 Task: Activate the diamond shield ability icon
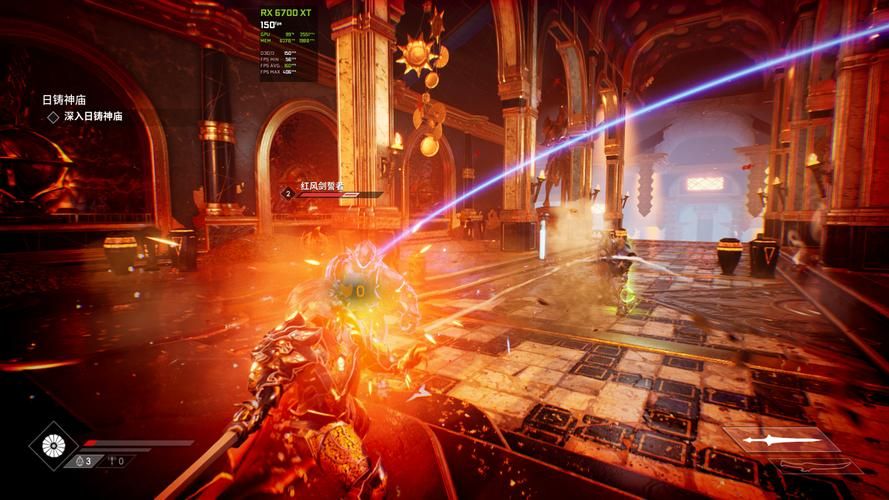point(53,446)
